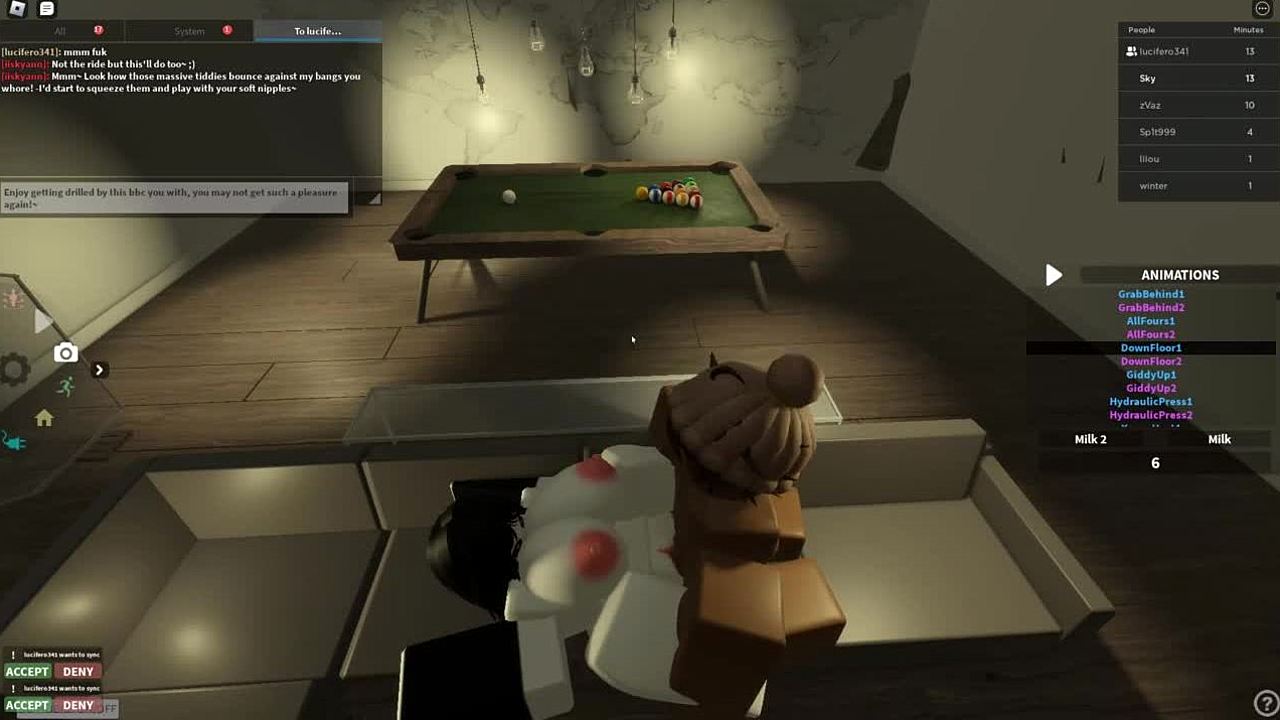Open the home icon
The width and height of the screenshot is (1280, 720).
[x=44, y=418]
